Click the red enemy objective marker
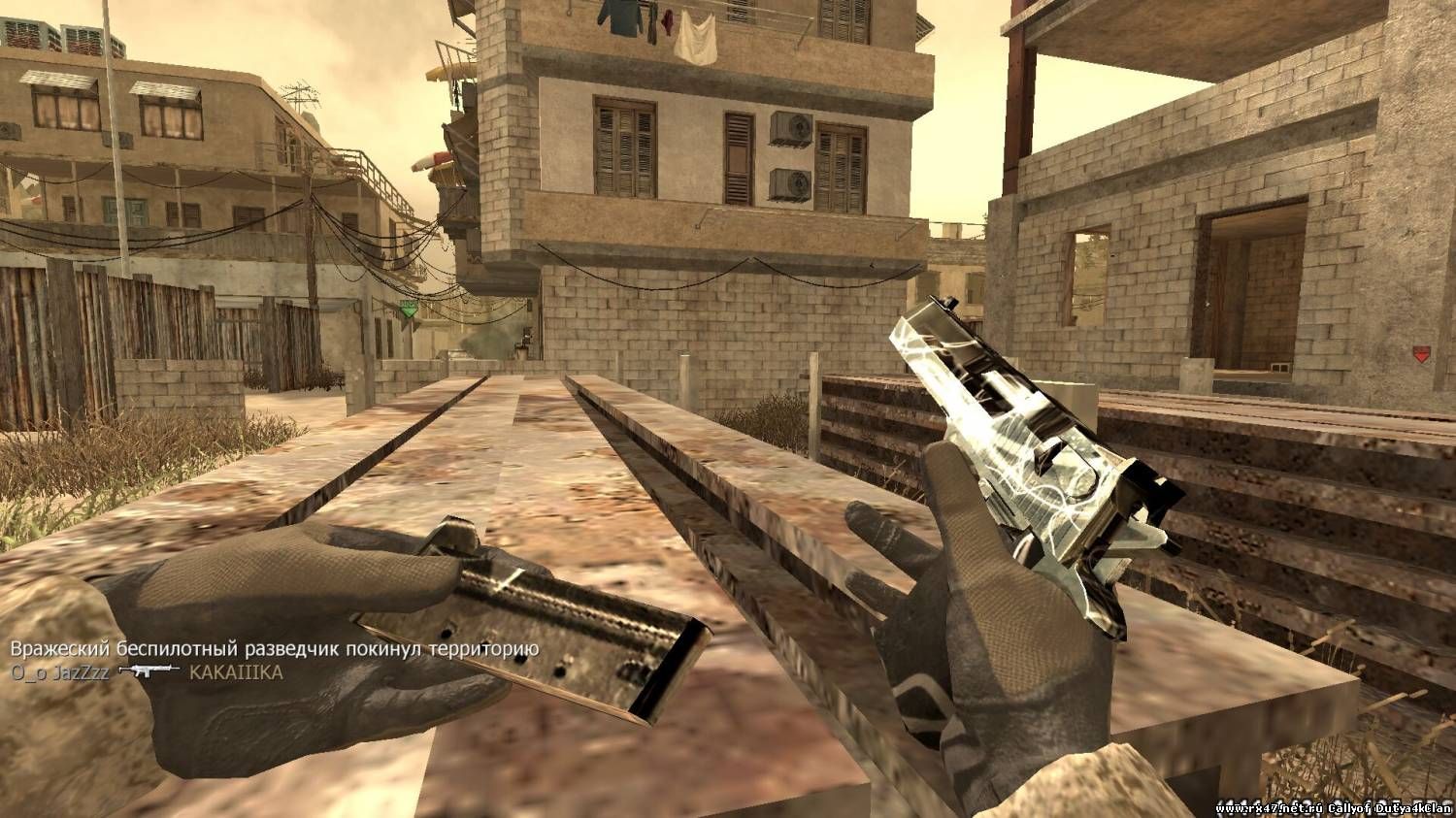 click(x=1421, y=355)
